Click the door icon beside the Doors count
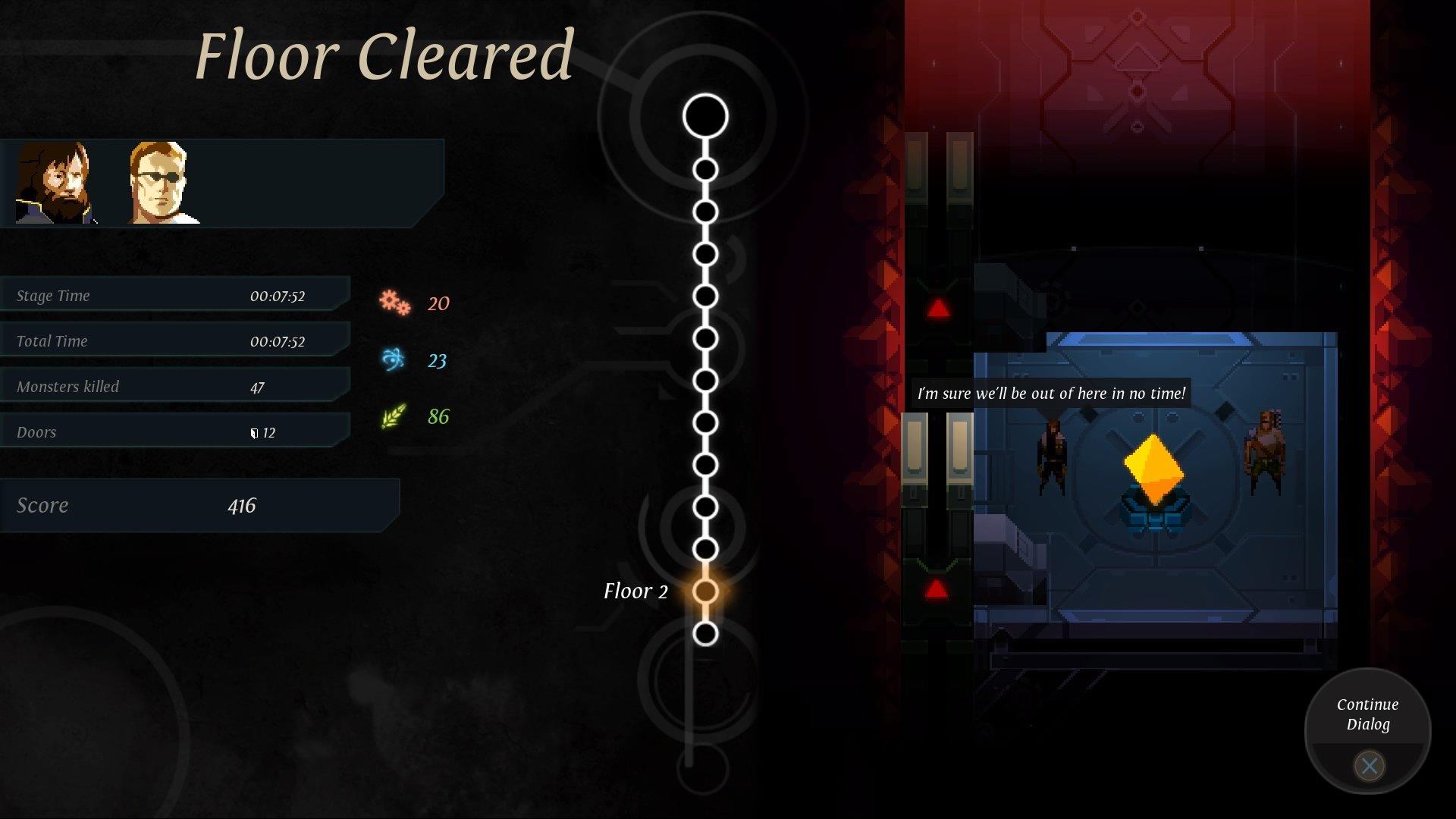 coord(253,431)
